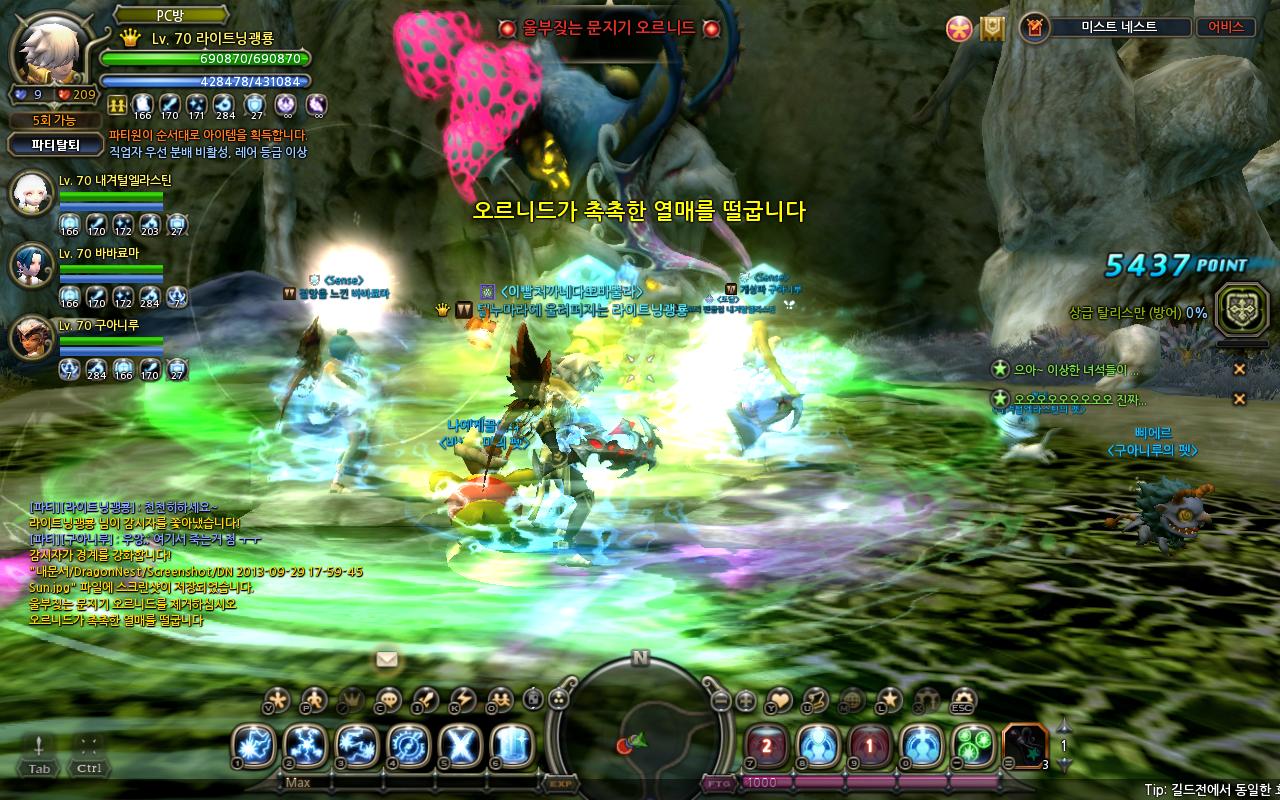Open the system menu gear icon (ESC)

[x=963, y=699]
